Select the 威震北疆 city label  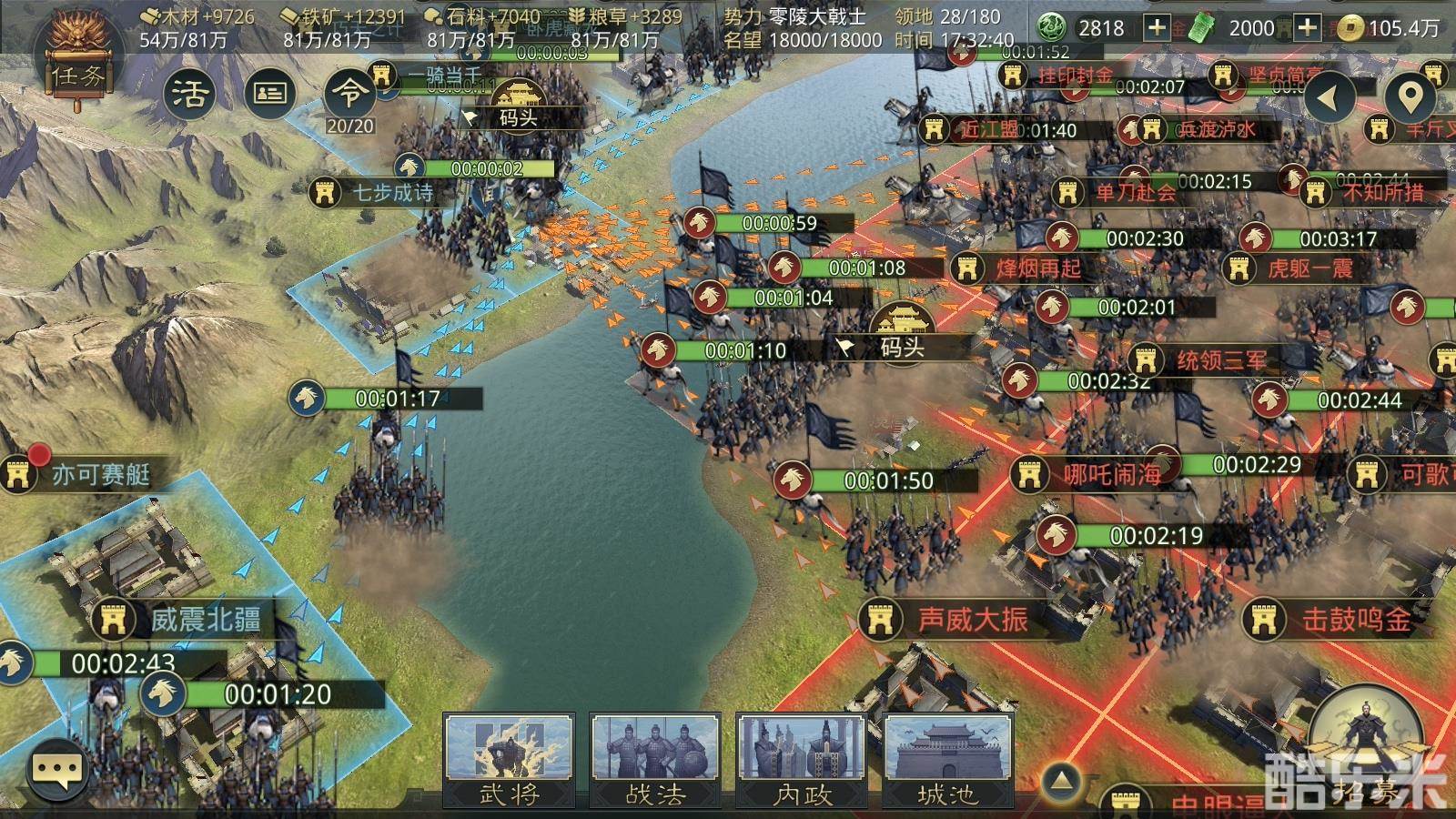click(205, 620)
